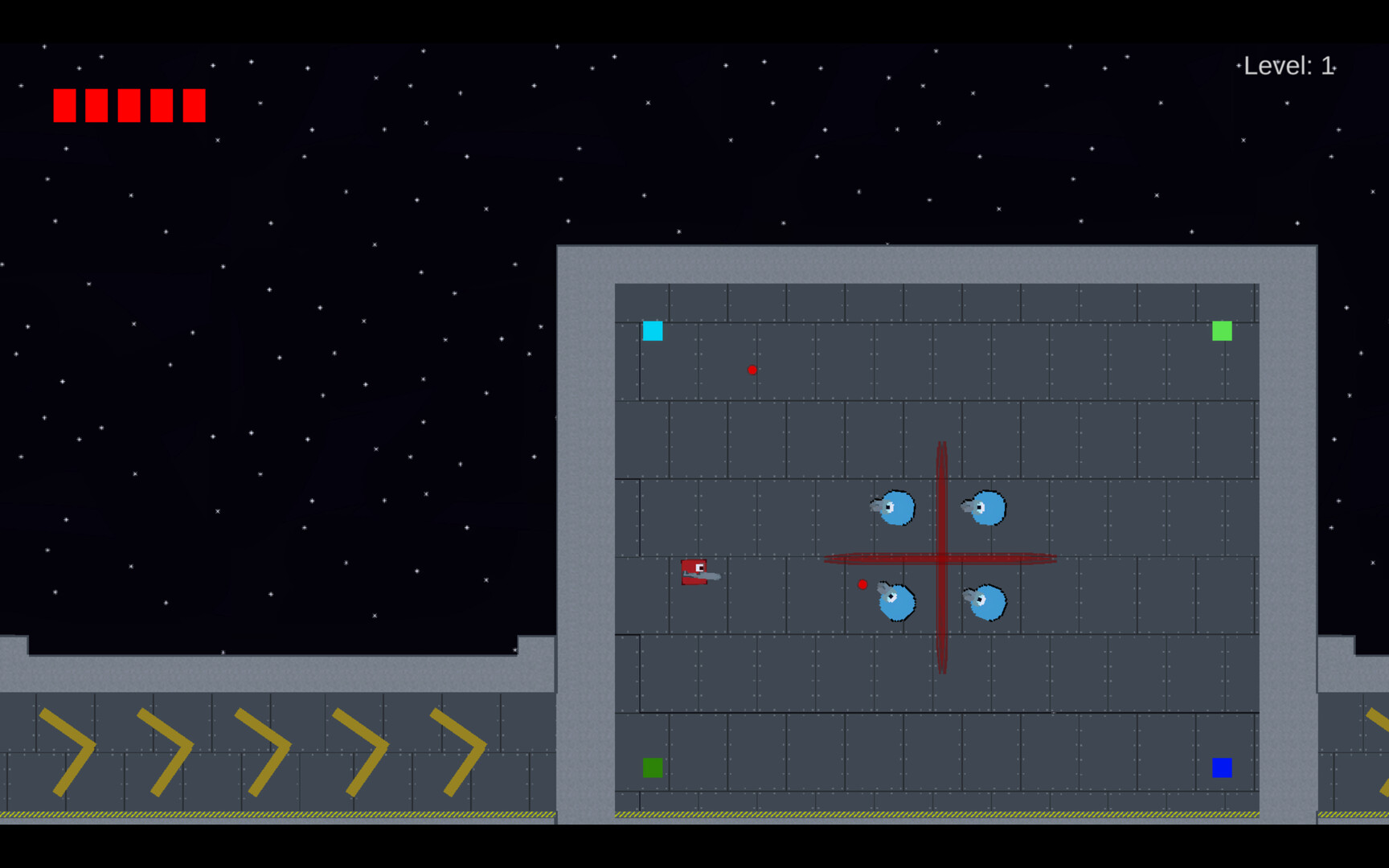Click the red projectile near the player
1389x868 pixels.
coord(863,584)
